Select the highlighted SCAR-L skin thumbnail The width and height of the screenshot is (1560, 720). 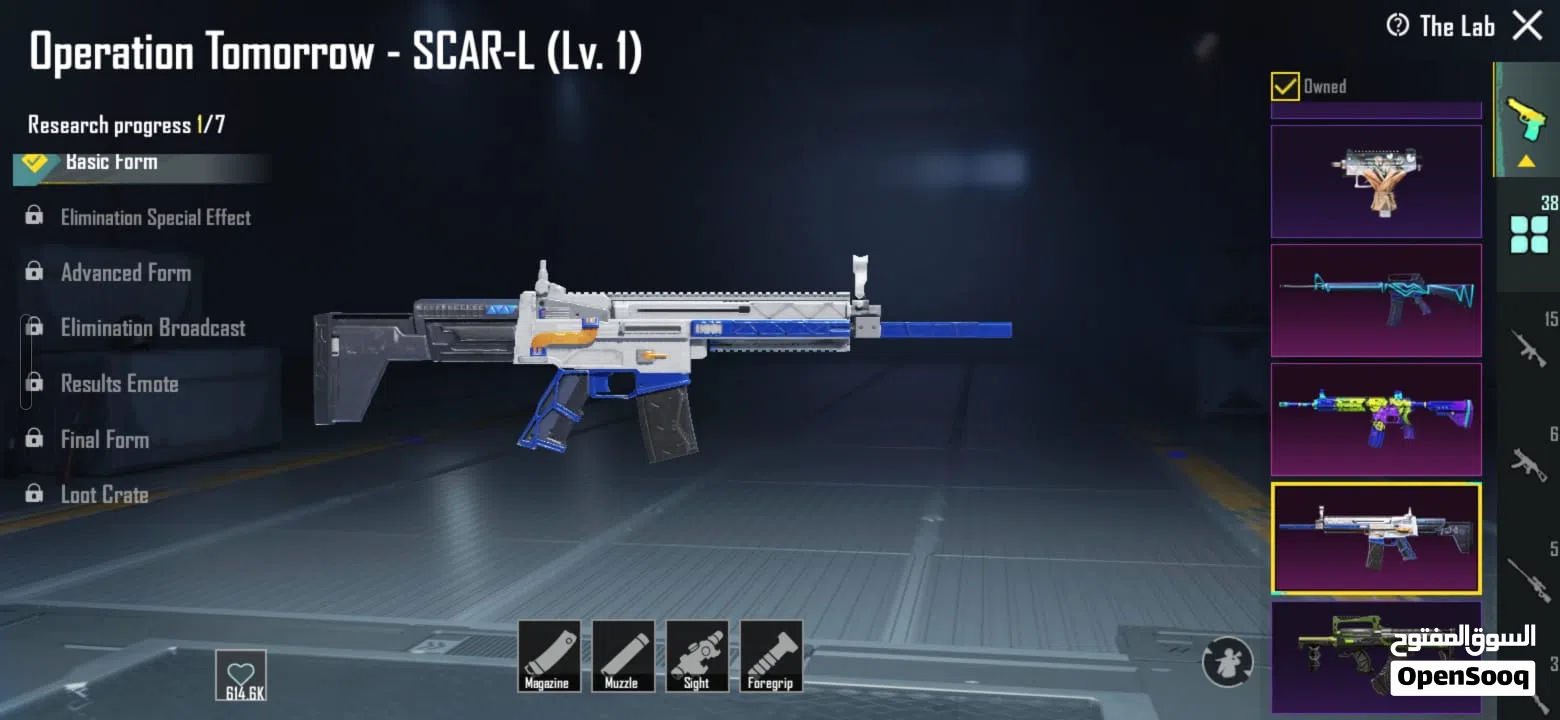tap(1376, 538)
